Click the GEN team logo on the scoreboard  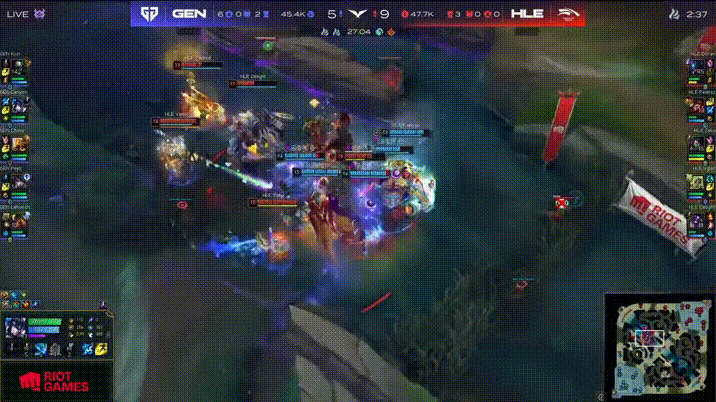click(148, 14)
